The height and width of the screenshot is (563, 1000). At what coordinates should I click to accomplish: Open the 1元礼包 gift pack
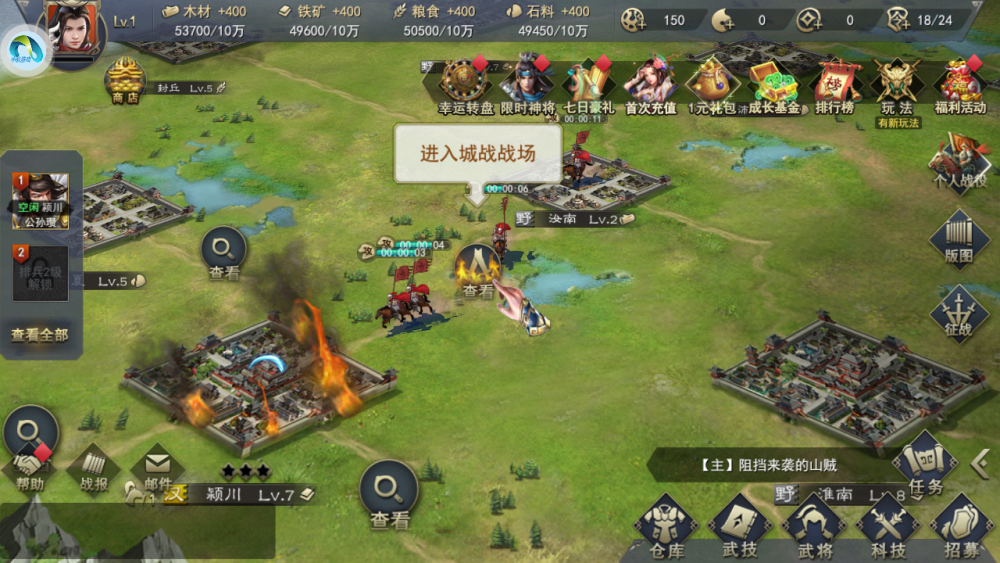click(x=712, y=84)
